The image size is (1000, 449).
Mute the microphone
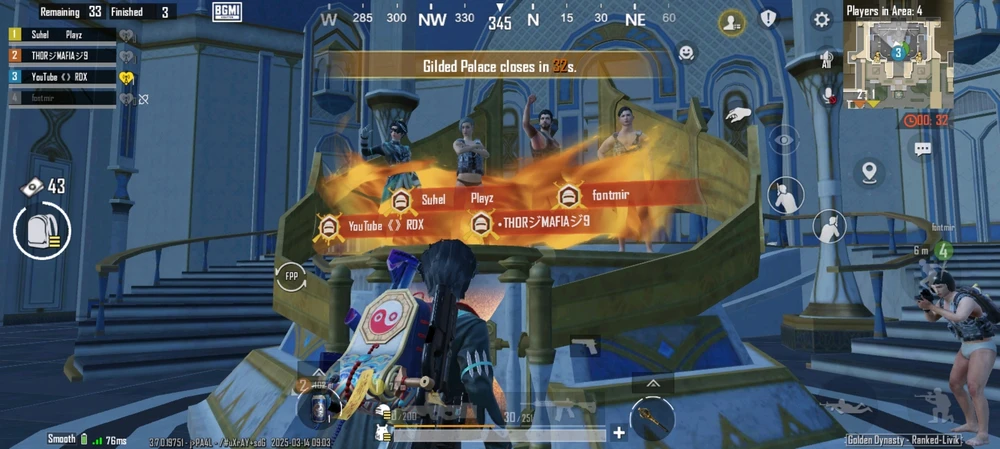(x=827, y=95)
